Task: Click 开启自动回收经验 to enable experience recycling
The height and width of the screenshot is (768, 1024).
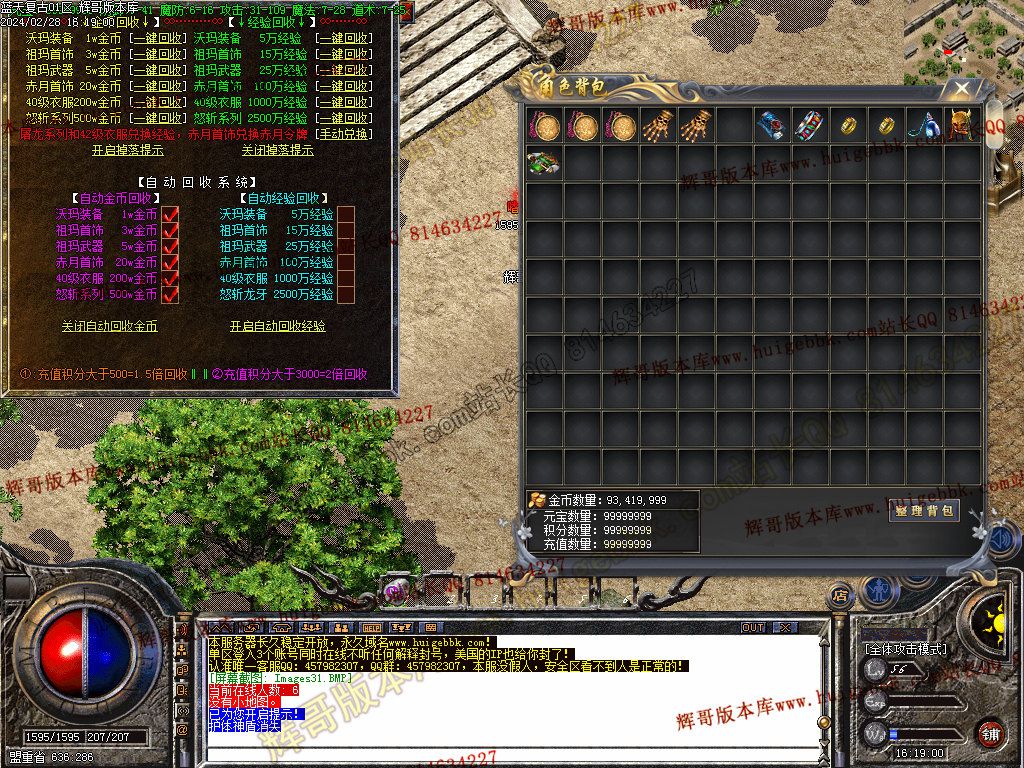Action: [x=277, y=326]
